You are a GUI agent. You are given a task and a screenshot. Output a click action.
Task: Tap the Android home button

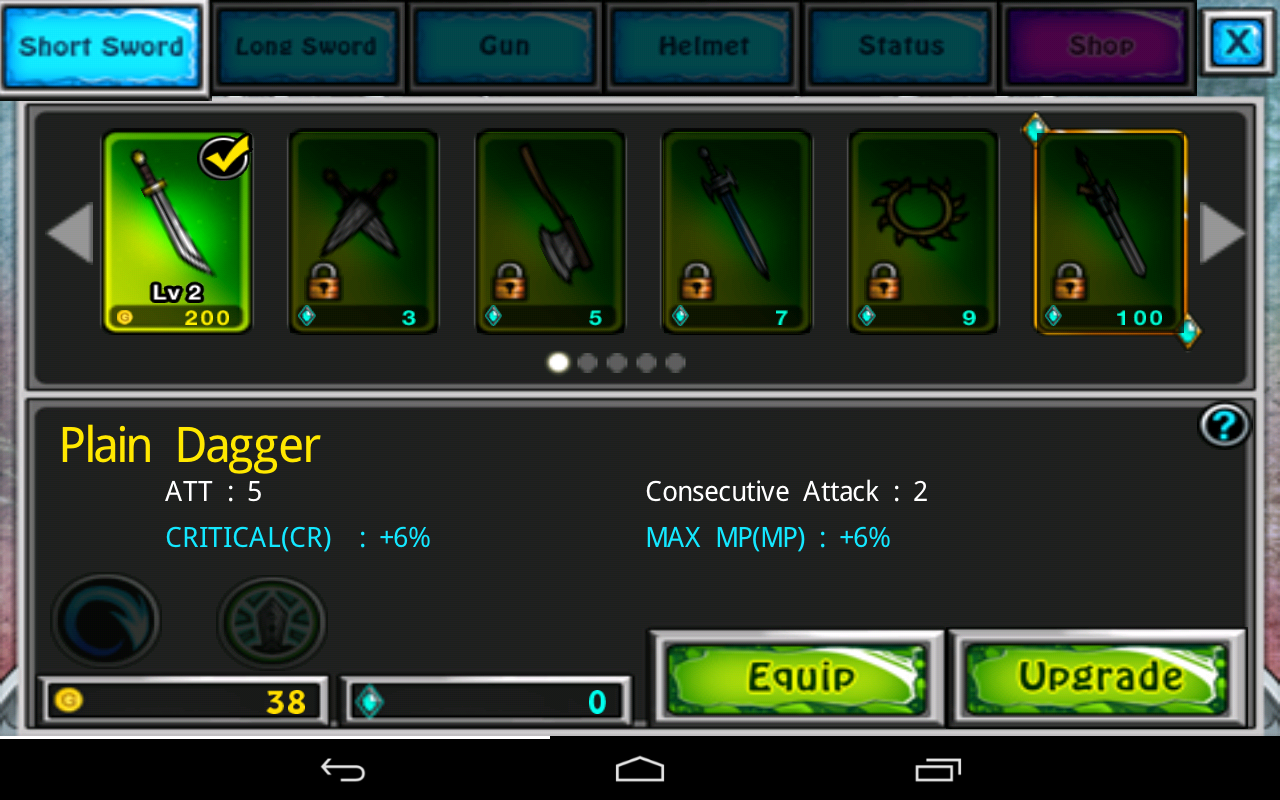point(640,770)
